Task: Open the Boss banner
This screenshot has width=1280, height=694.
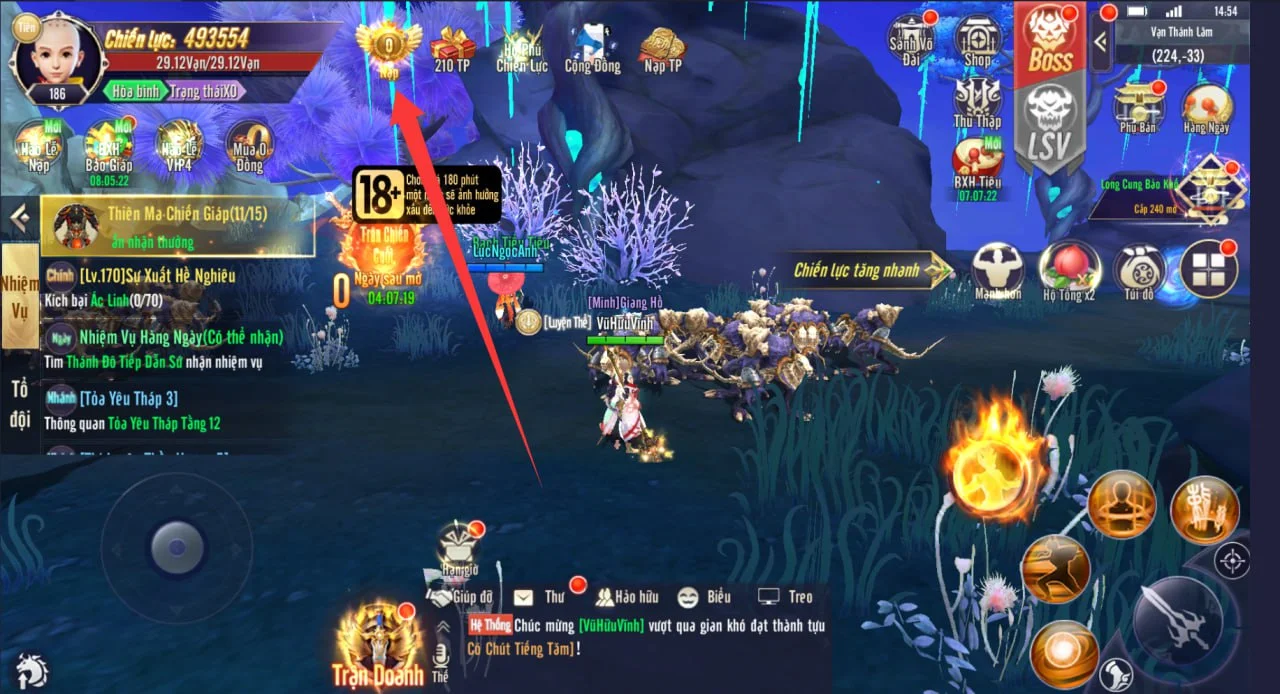Action: (1050, 45)
